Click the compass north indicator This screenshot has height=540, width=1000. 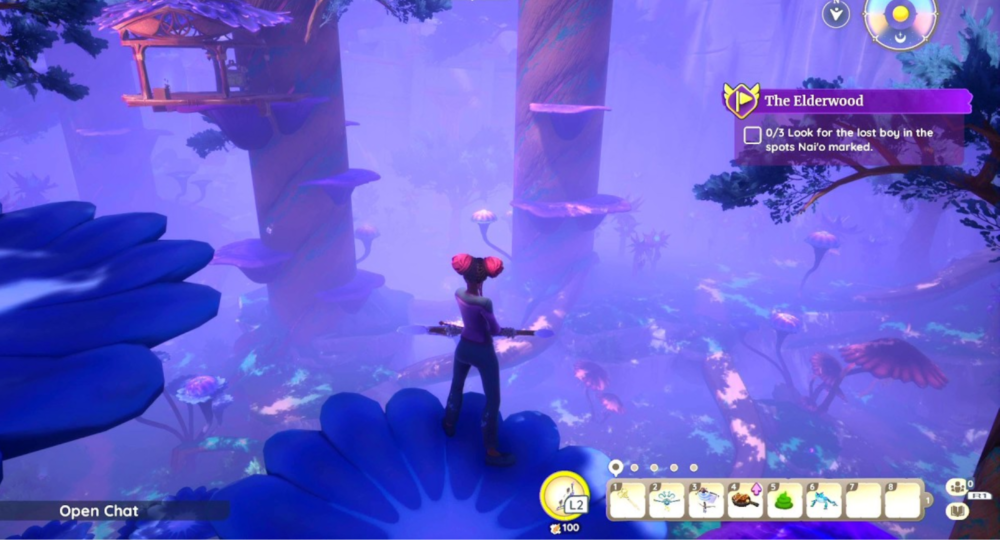tap(835, 14)
